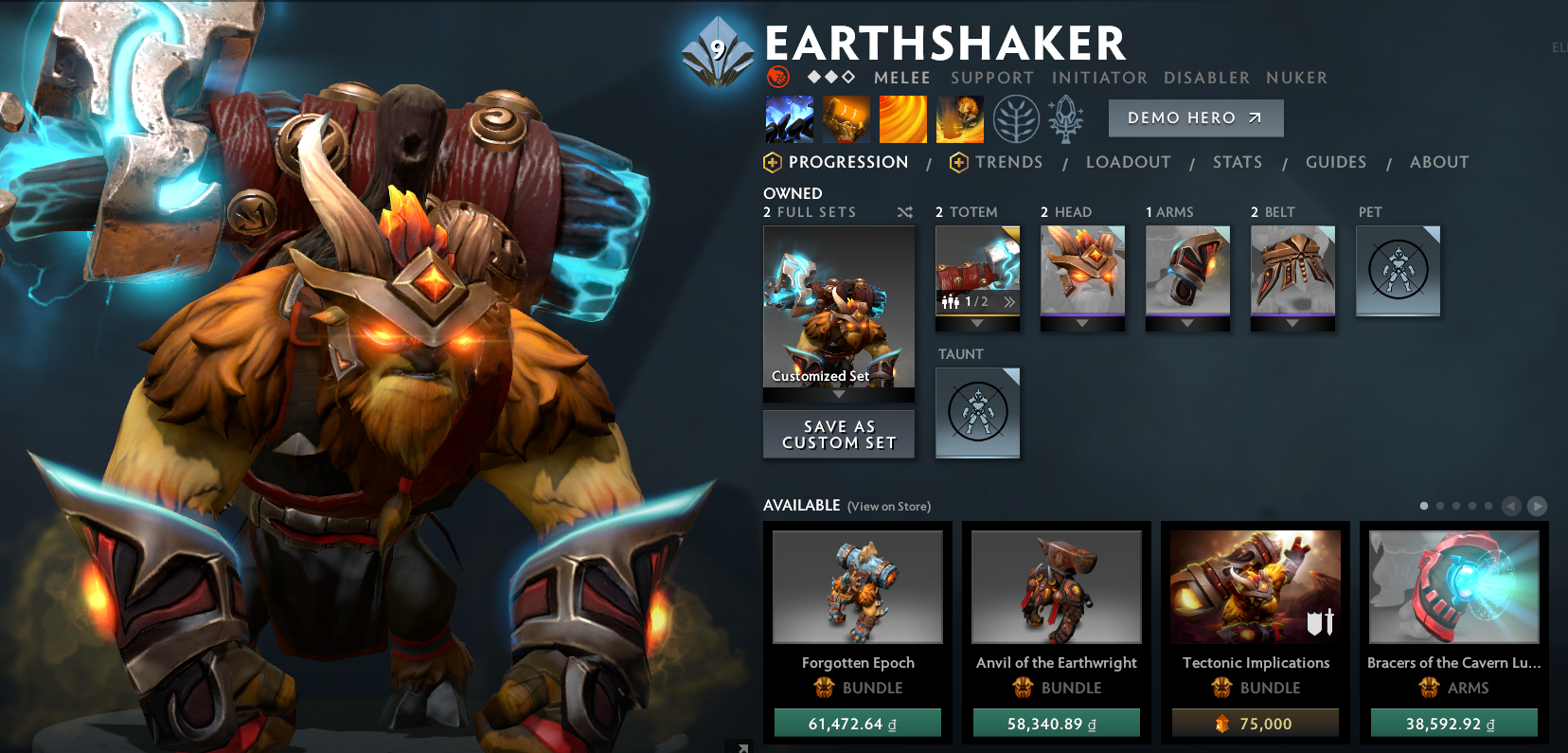The width and height of the screenshot is (1568, 753).
Task: Open the View on Store link
Action: (888, 507)
